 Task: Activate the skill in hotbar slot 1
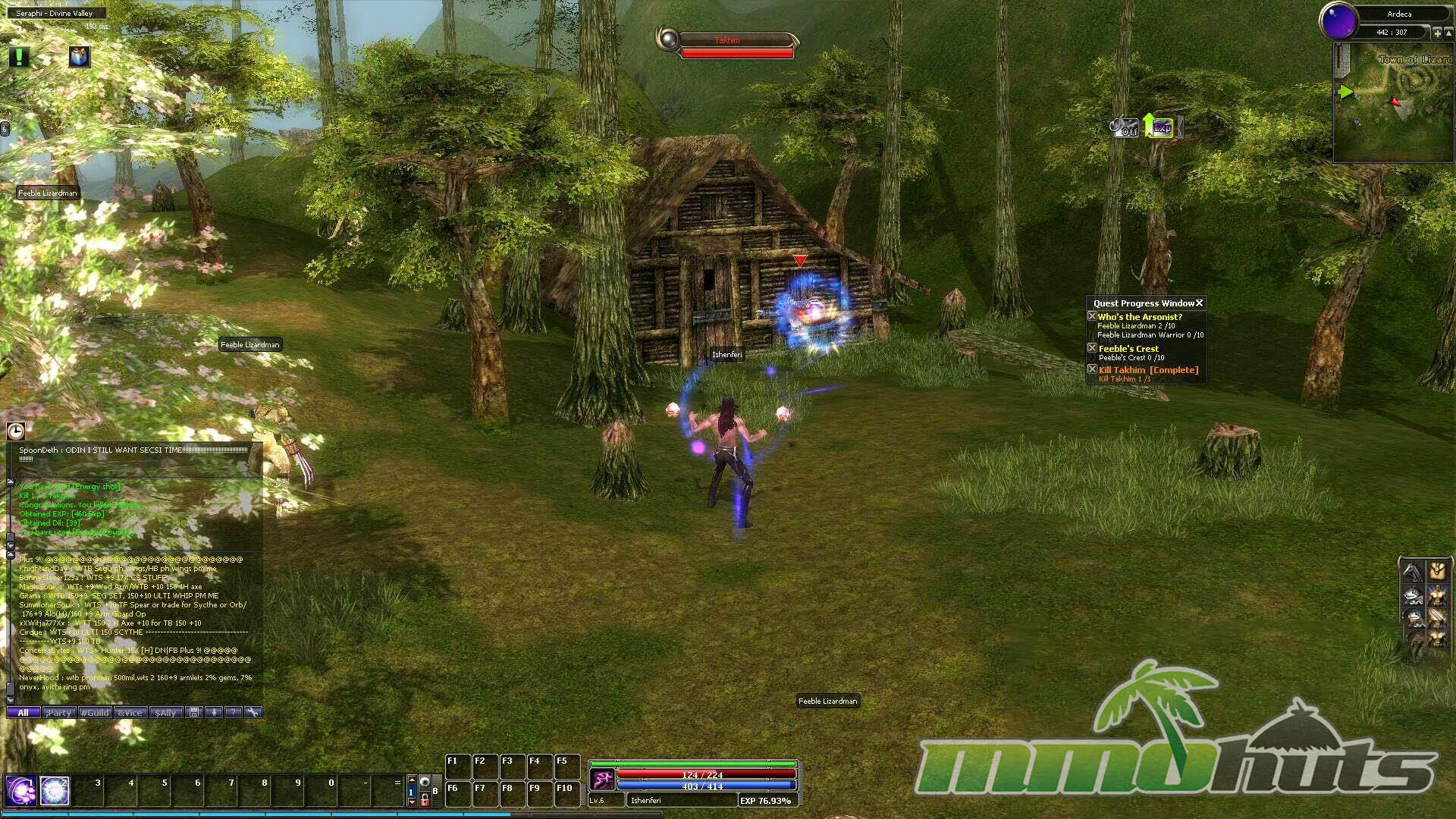pos(20,791)
